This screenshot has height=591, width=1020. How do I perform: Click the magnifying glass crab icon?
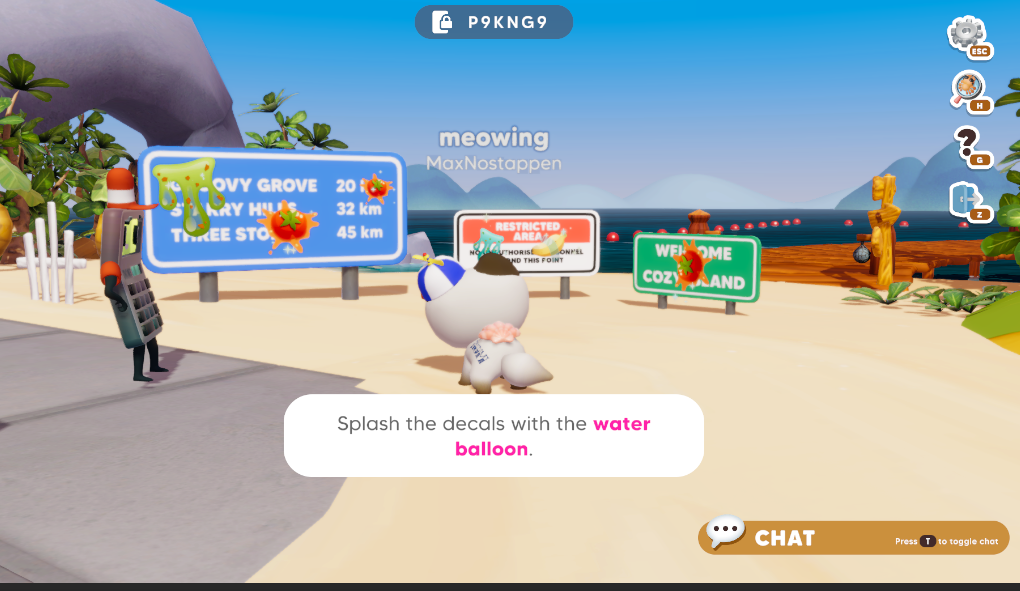pos(967,88)
